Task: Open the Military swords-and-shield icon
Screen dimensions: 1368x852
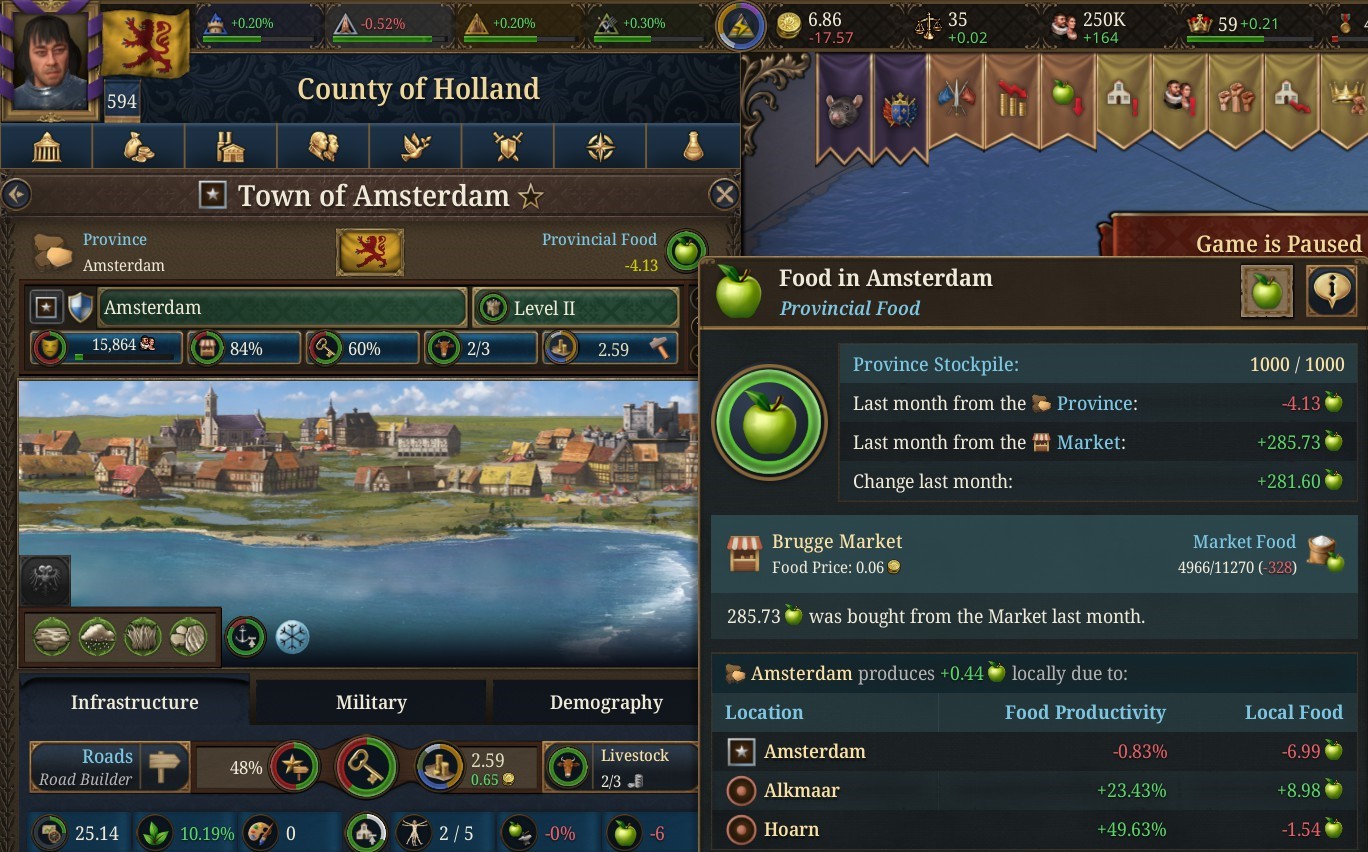Action: pyautogui.click(x=507, y=145)
